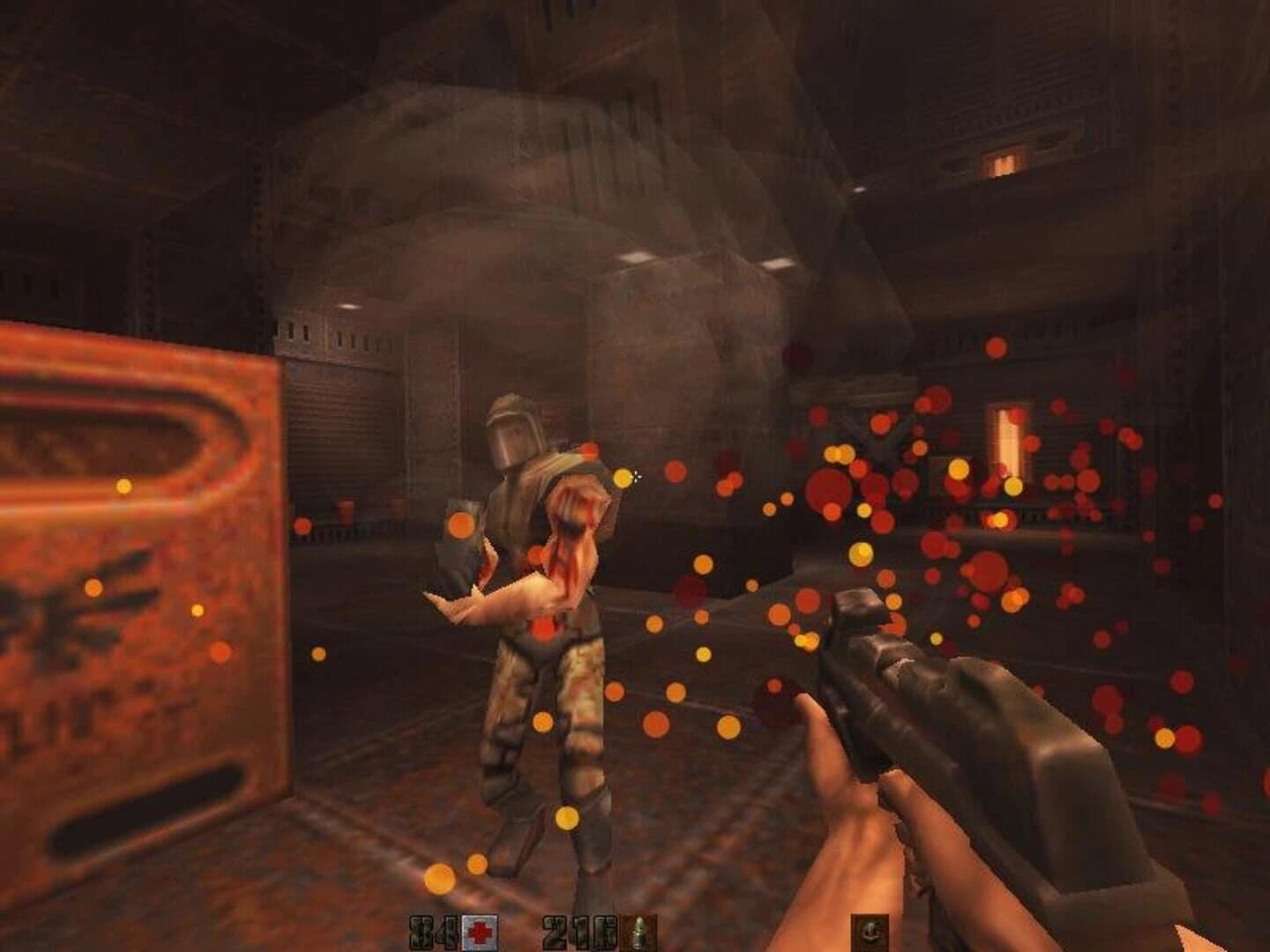The image size is (1270, 952).
Task: Click the crosshair at screen center
Action: [637, 476]
